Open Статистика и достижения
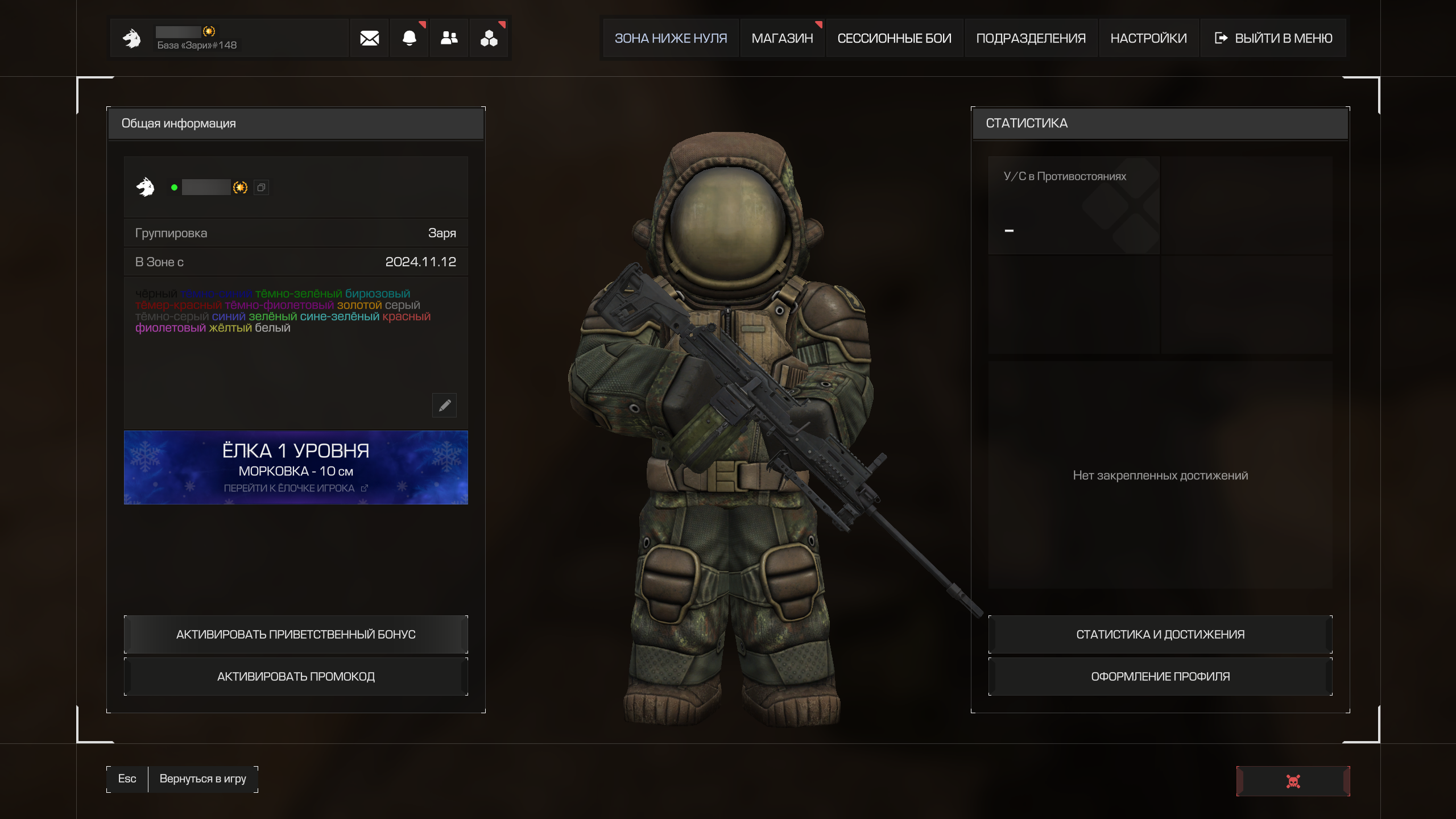The image size is (1456, 819). 1160,634
